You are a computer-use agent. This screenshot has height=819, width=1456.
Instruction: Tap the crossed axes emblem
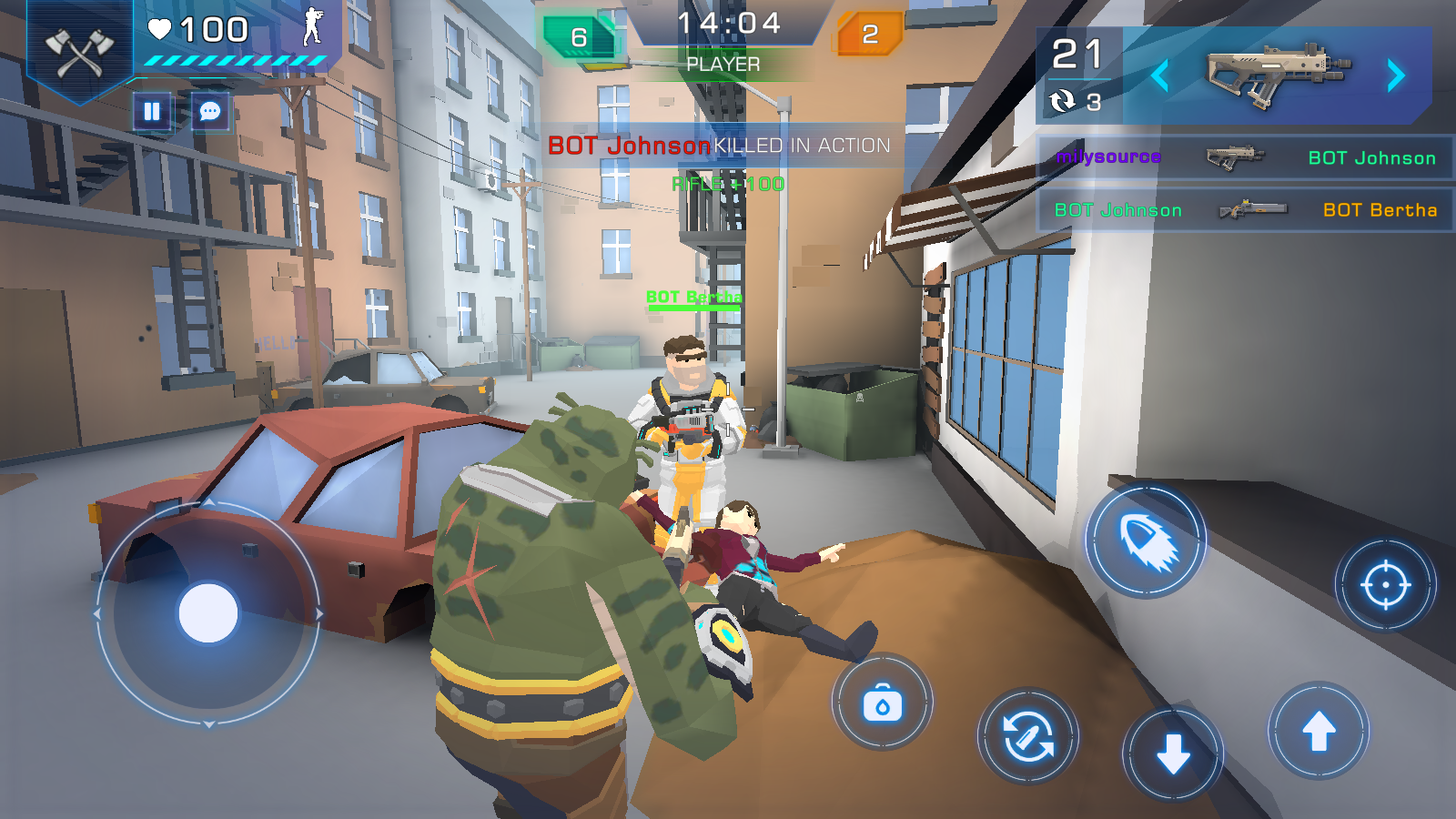[x=80, y=52]
